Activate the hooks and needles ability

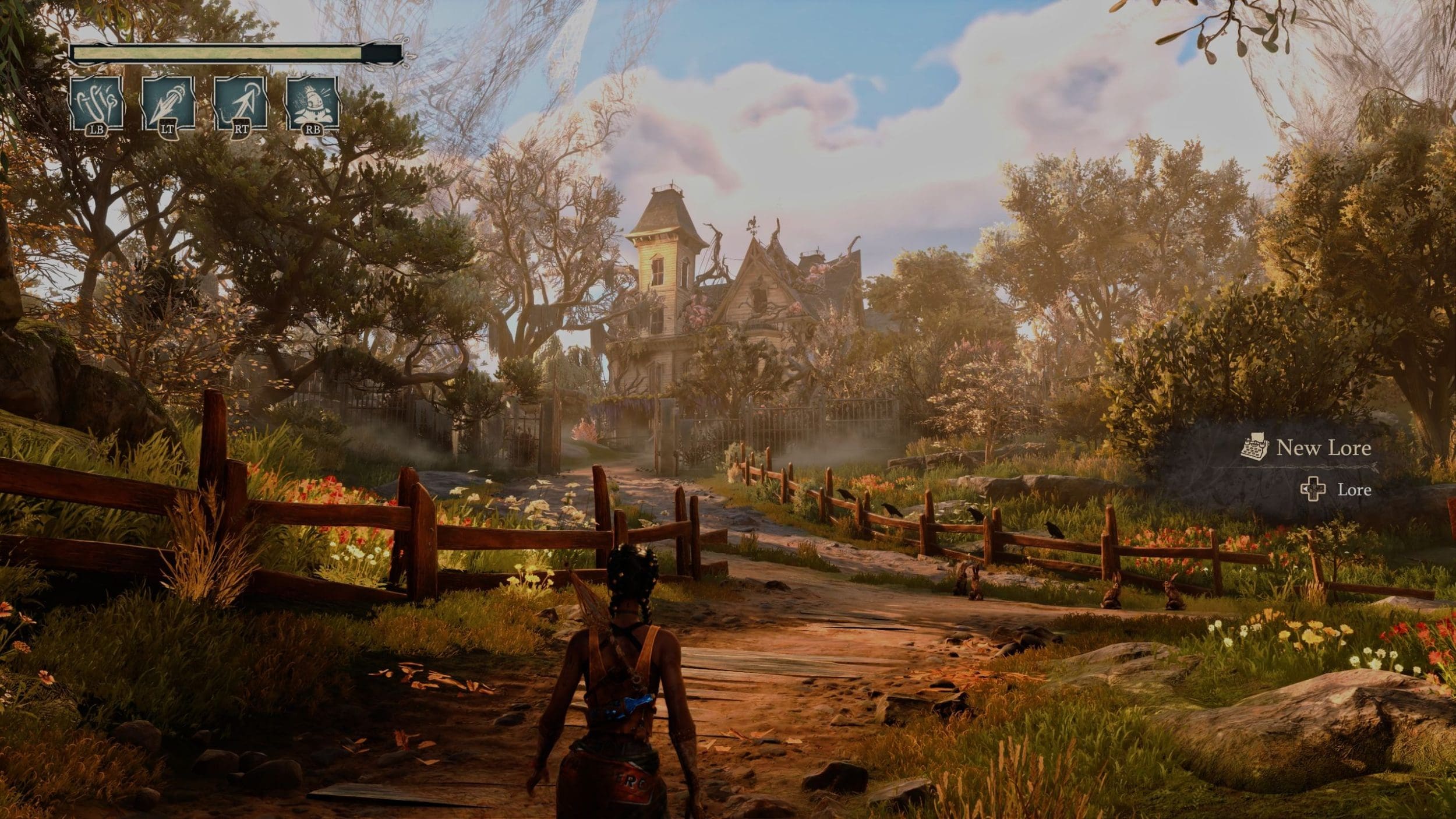(x=96, y=104)
